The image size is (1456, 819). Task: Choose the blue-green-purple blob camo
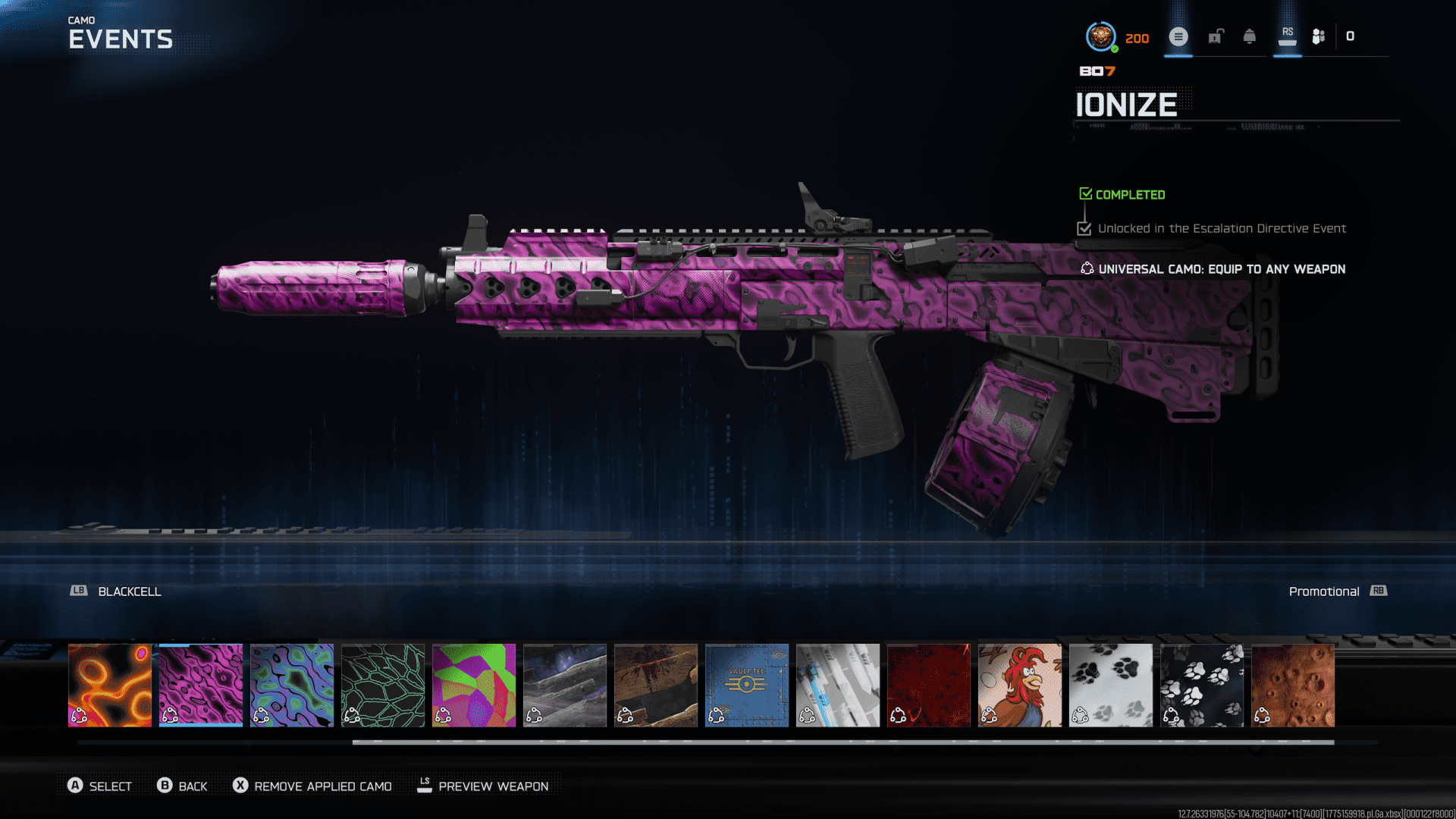click(292, 685)
